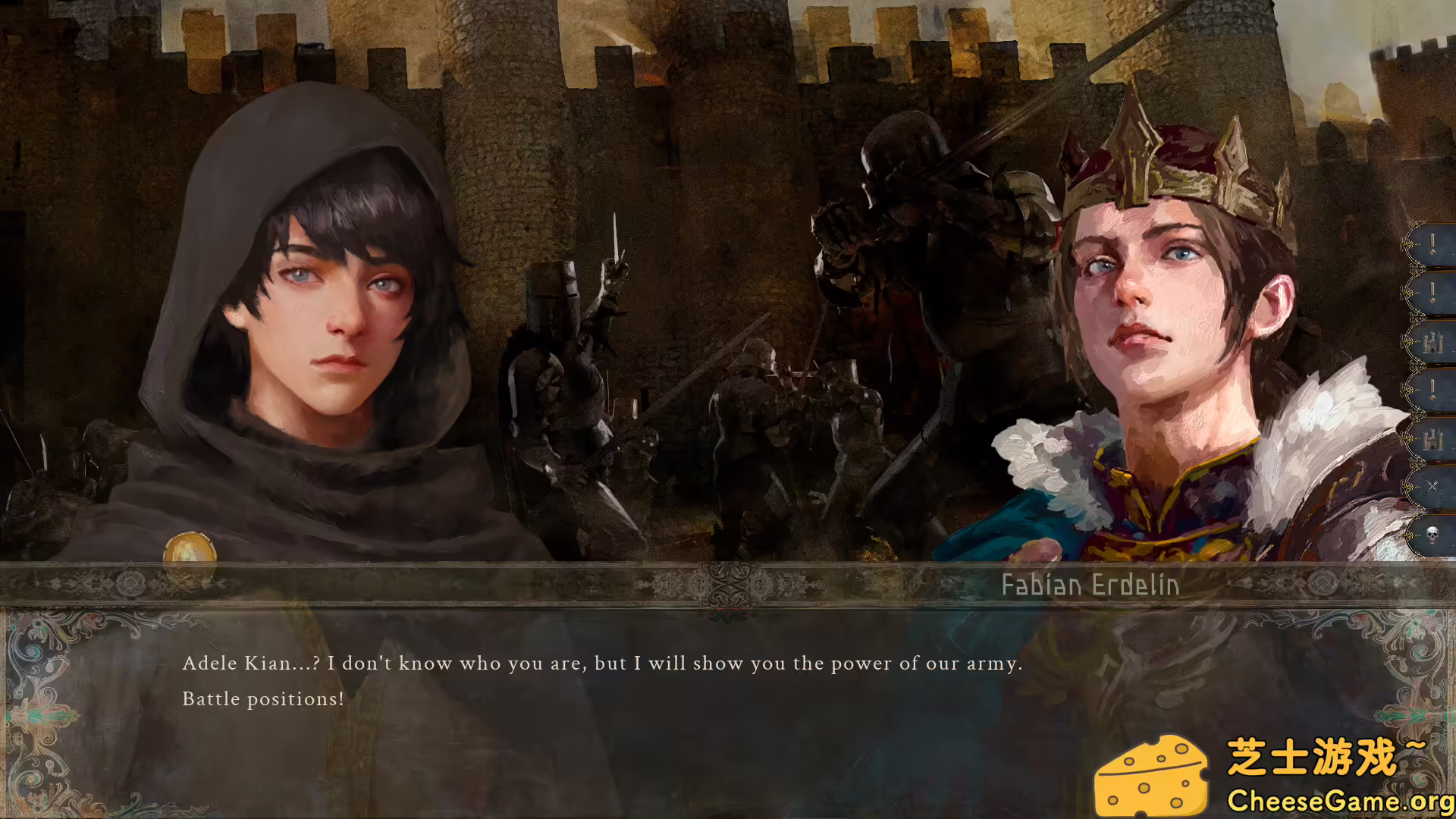
Task: Click the line reading 'Battle positions!'
Action: tap(263, 698)
